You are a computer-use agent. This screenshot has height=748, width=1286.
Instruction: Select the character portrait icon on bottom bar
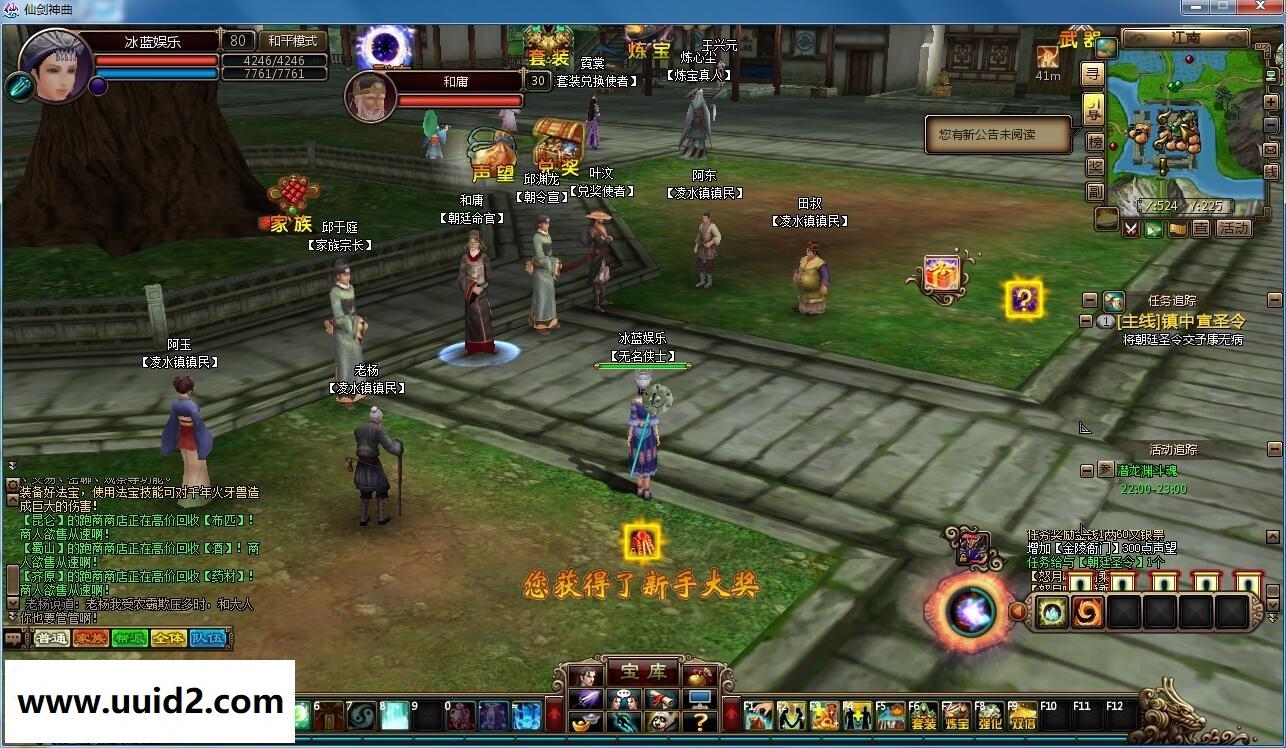point(586,676)
